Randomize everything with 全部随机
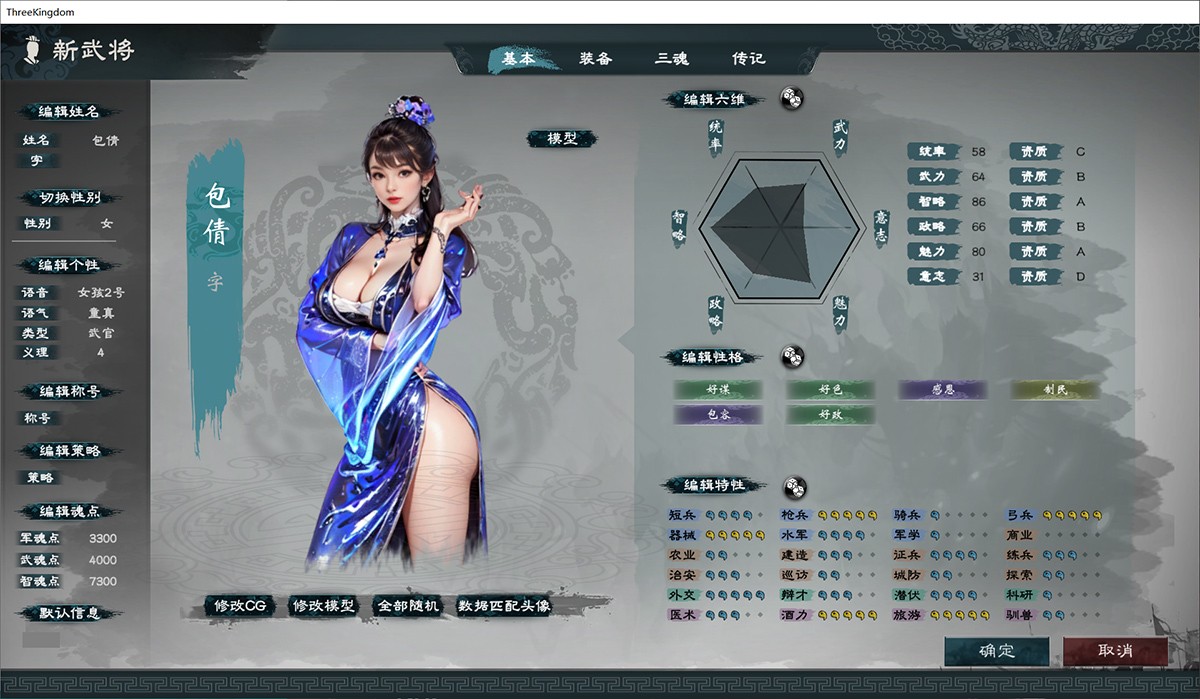Image resolution: width=1200 pixels, height=699 pixels. (407, 605)
